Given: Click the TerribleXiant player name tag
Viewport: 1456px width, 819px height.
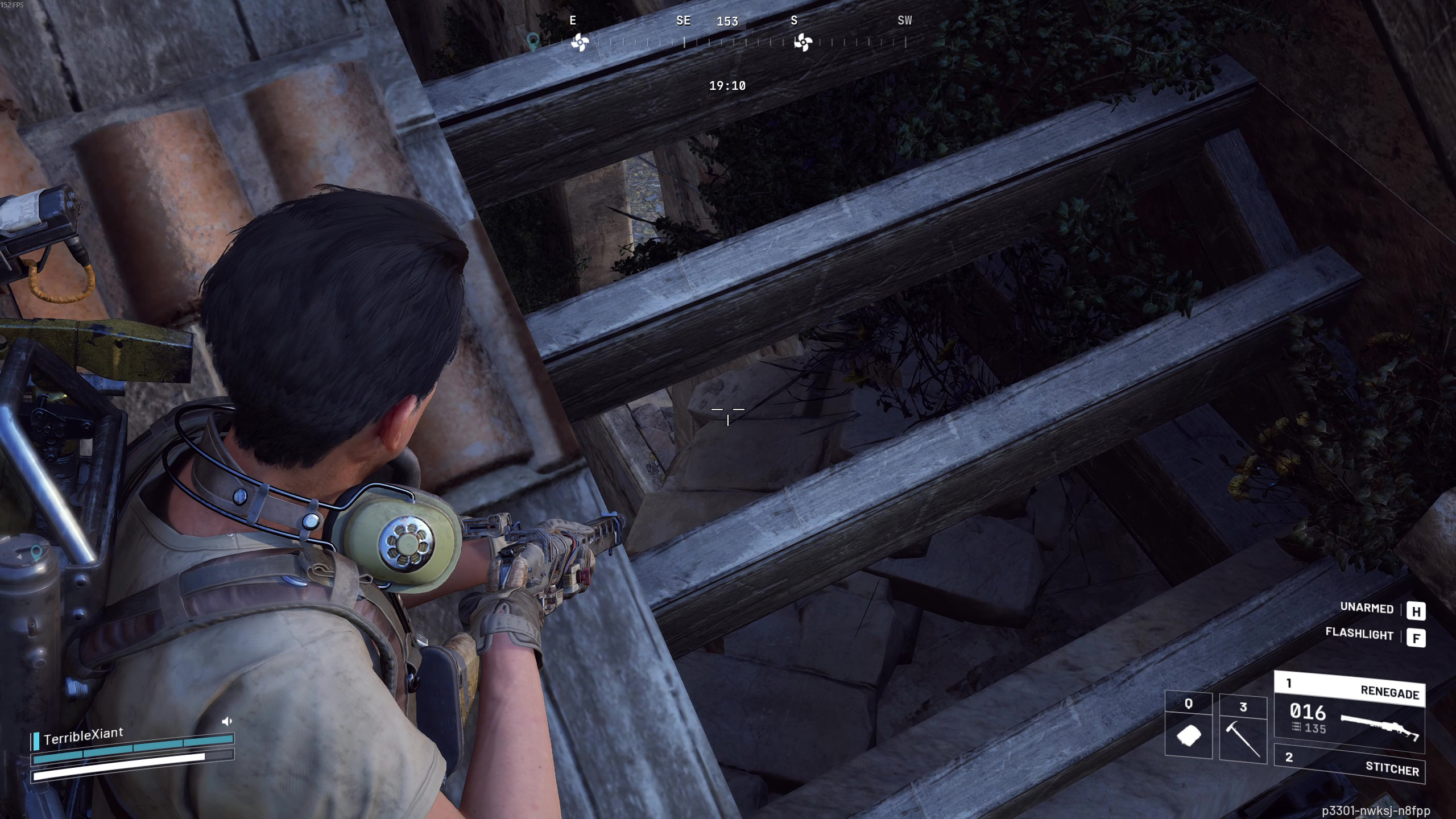Looking at the screenshot, I should pos(83,736).
